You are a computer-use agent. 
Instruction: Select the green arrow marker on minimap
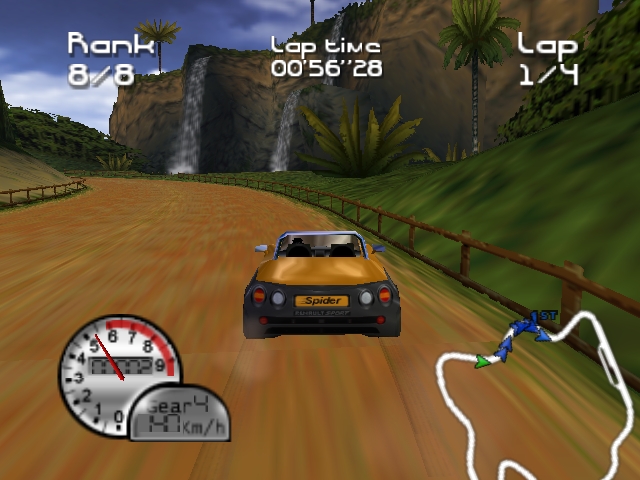[484, 360]
